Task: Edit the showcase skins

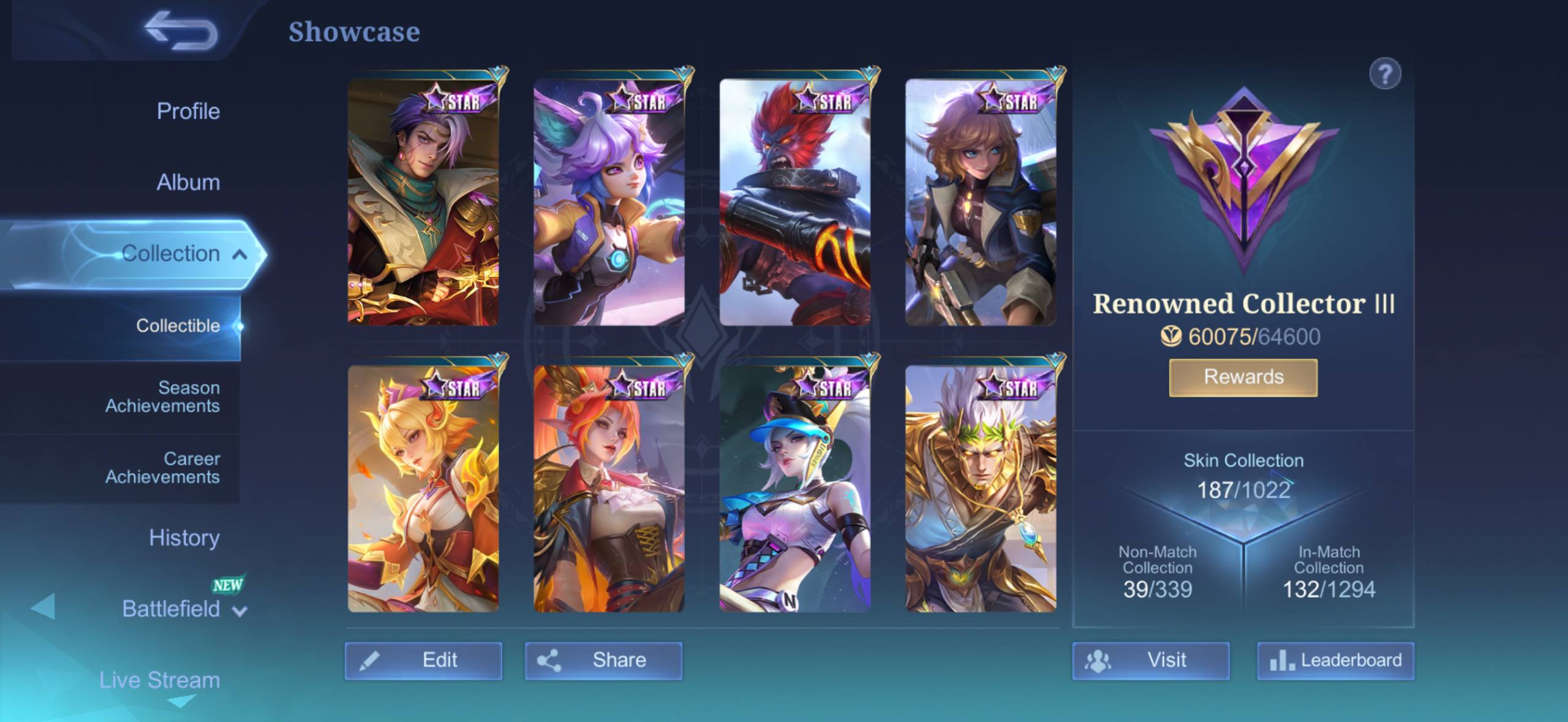Action: [423, 660]
